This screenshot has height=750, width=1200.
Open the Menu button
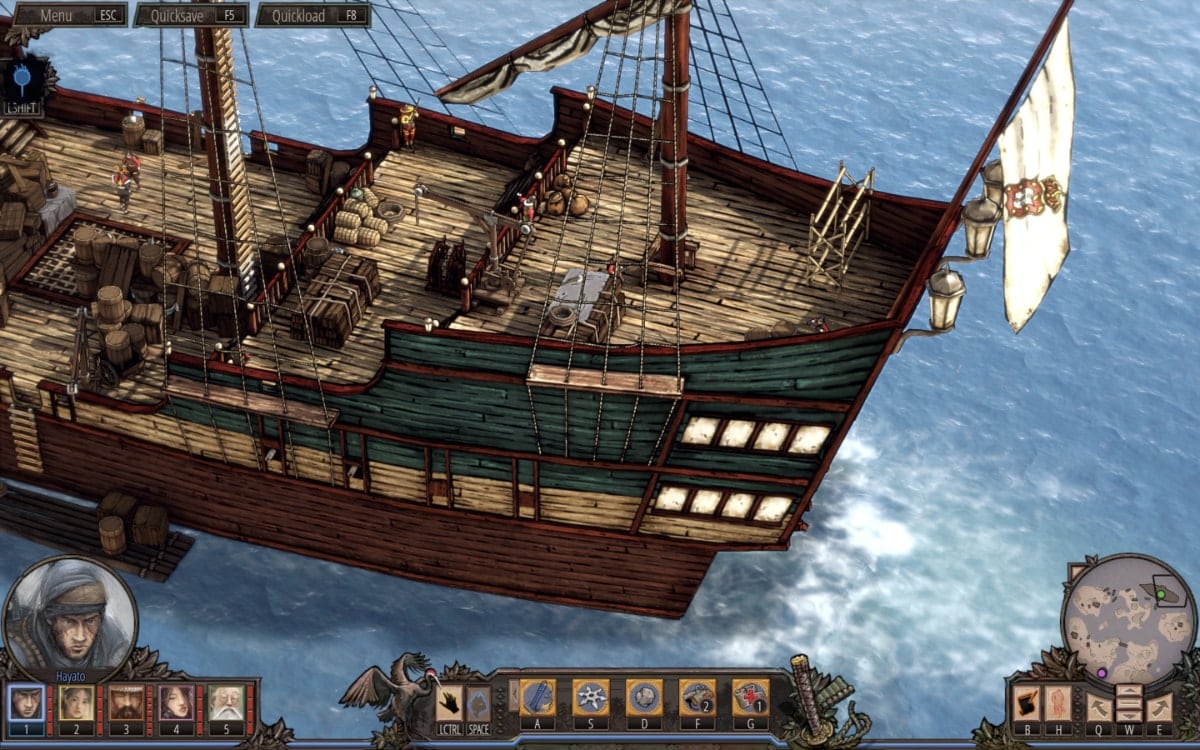(x=69, y=15)
